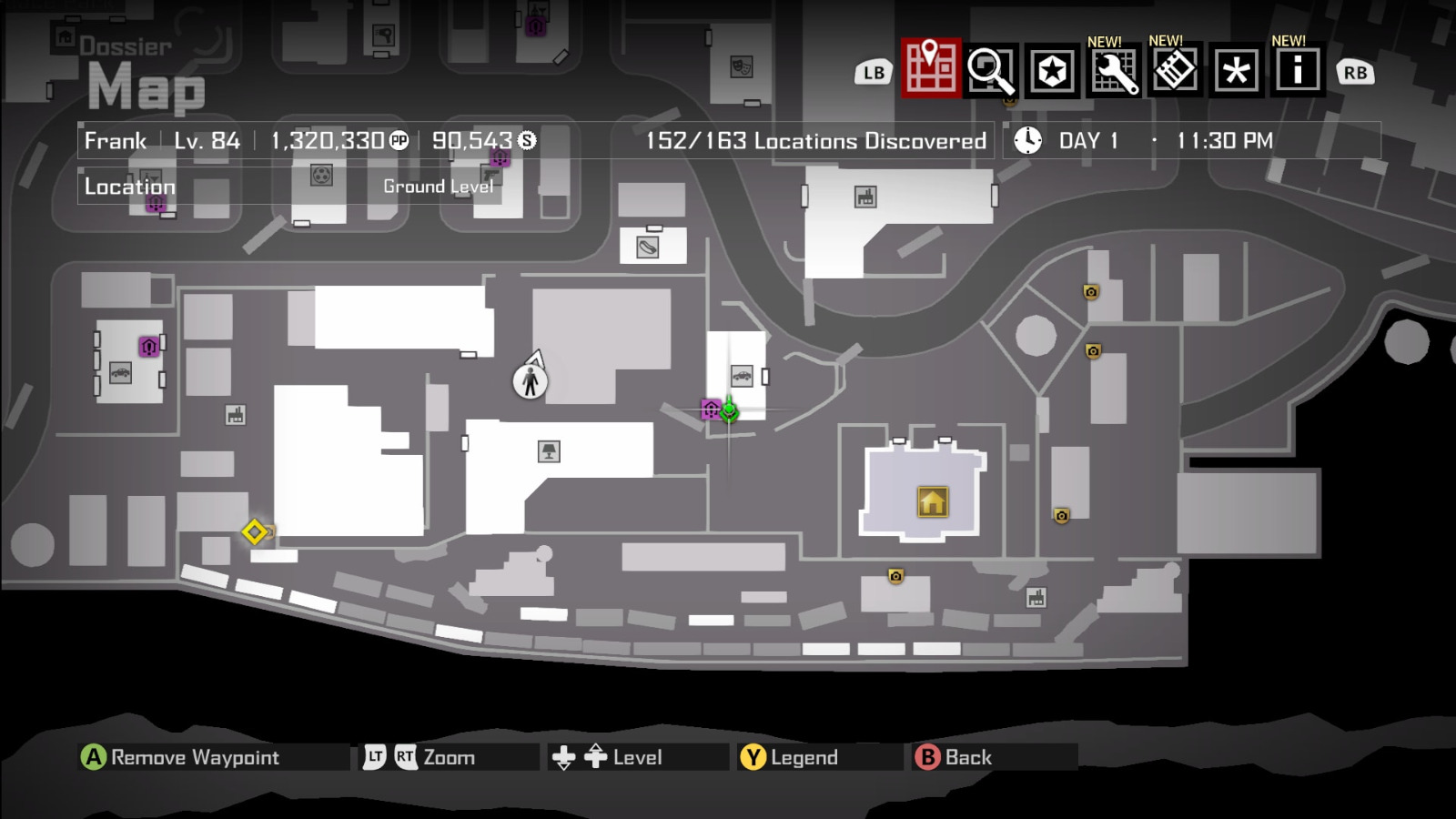Image resolution: width=1456 pixels, height=819 pixels.
Task: Click a gold camera photo-op icon
Action: pos(1089,291)
